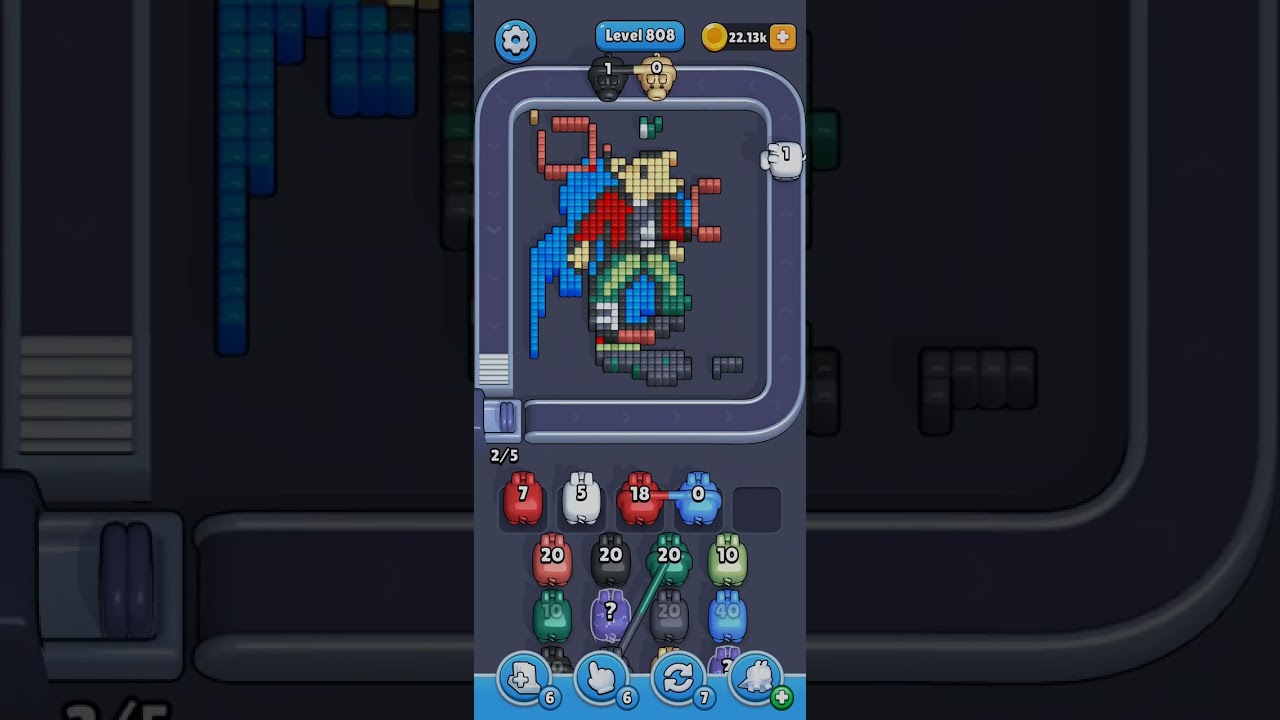Activate the super shooter booster with the green plus
Viewport: 1280px width, 720px height.
tap(757, 681)
